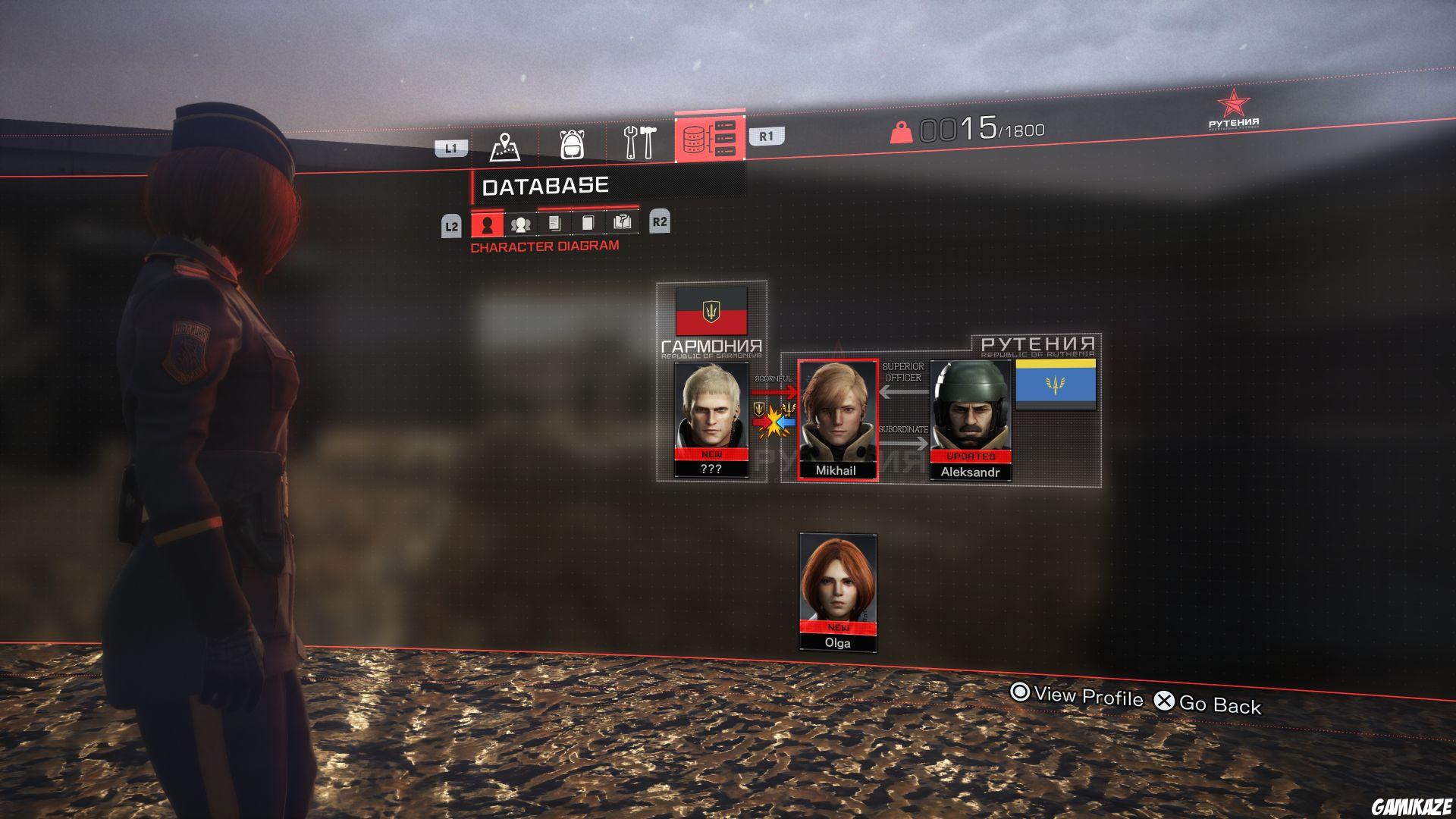Click the open book with question mark icon

[622, 222]
